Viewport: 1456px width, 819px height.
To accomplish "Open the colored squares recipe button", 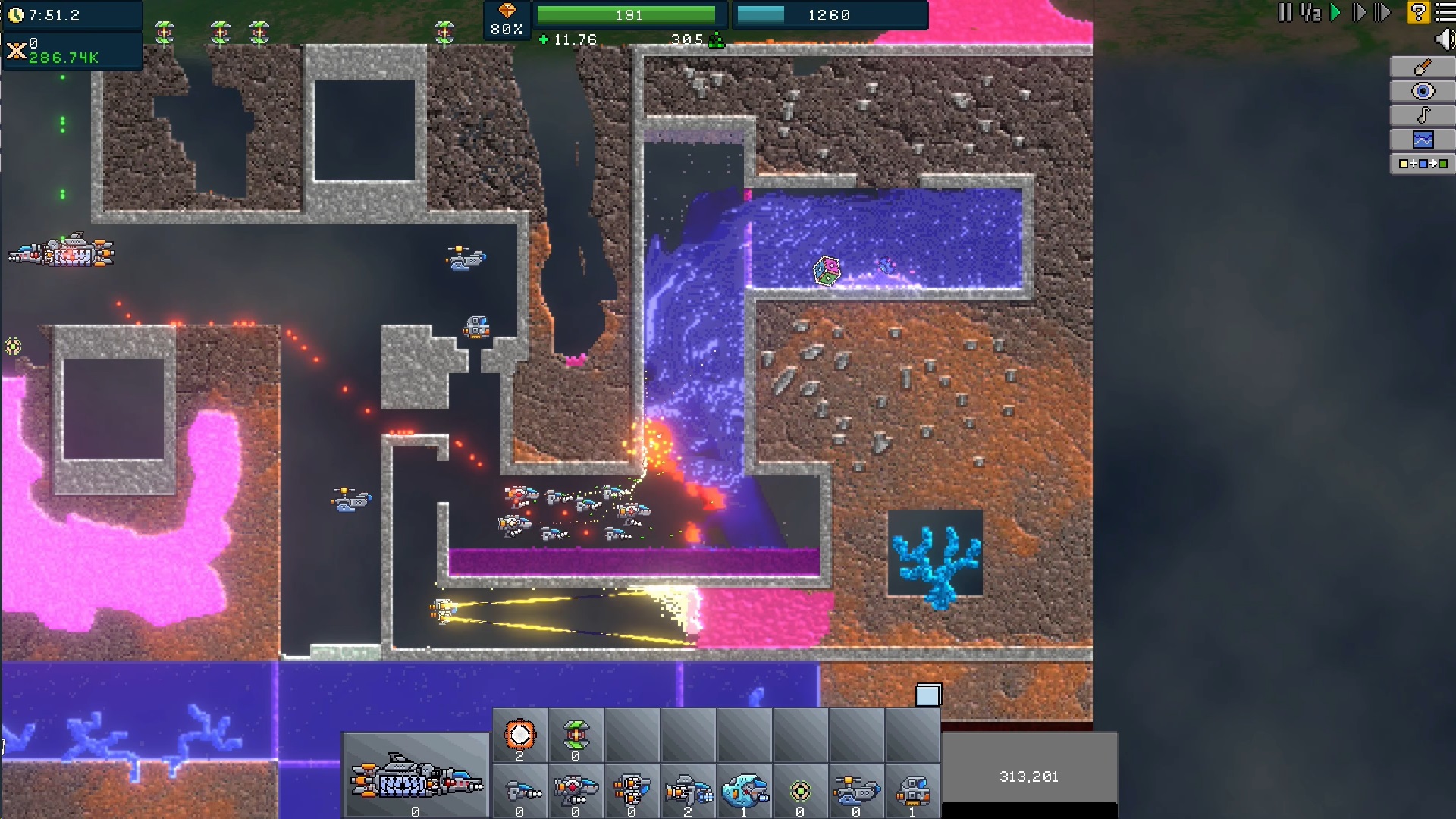I will coord(1423,164).
